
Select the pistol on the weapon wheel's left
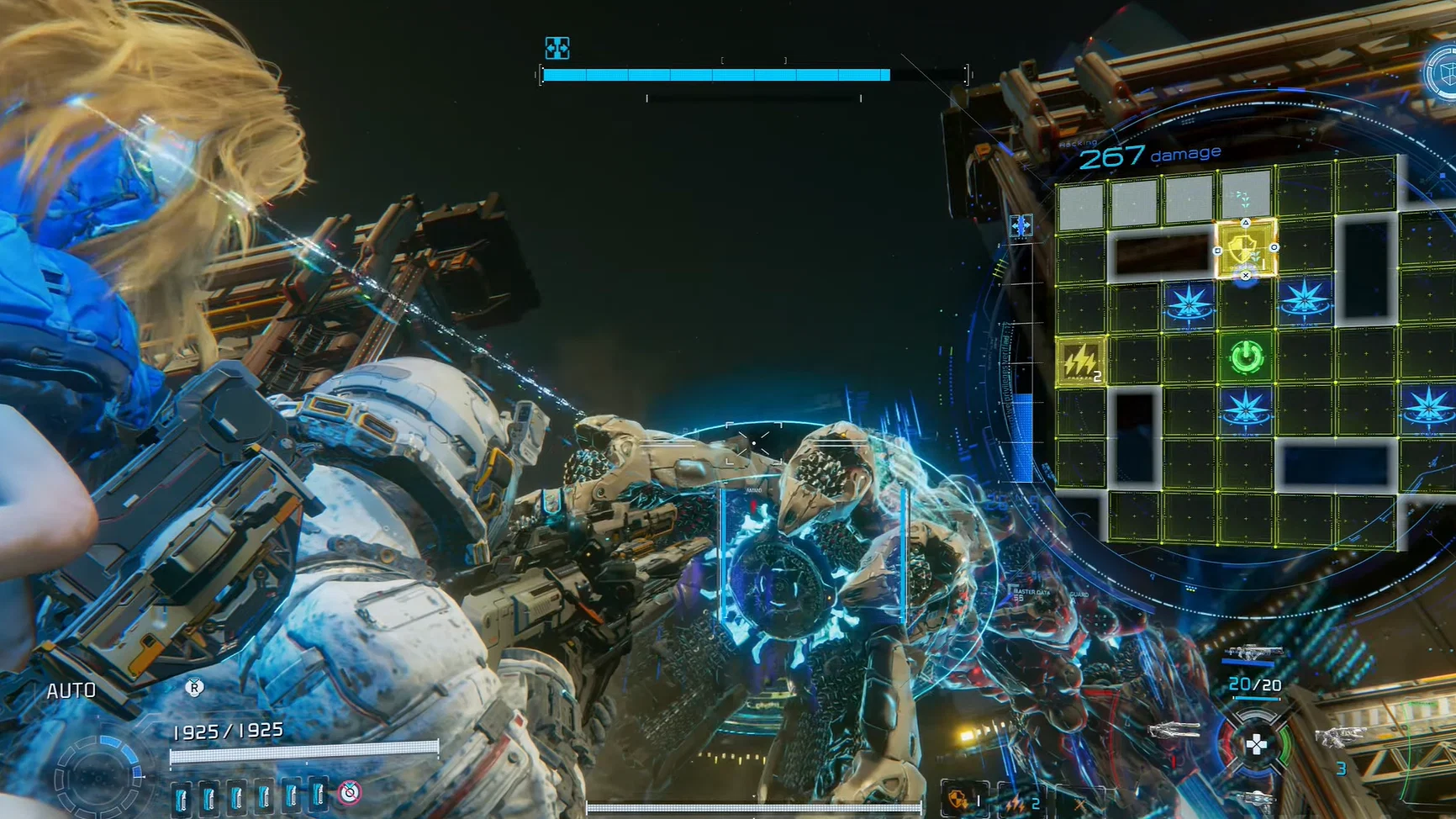click(1175, 731)
